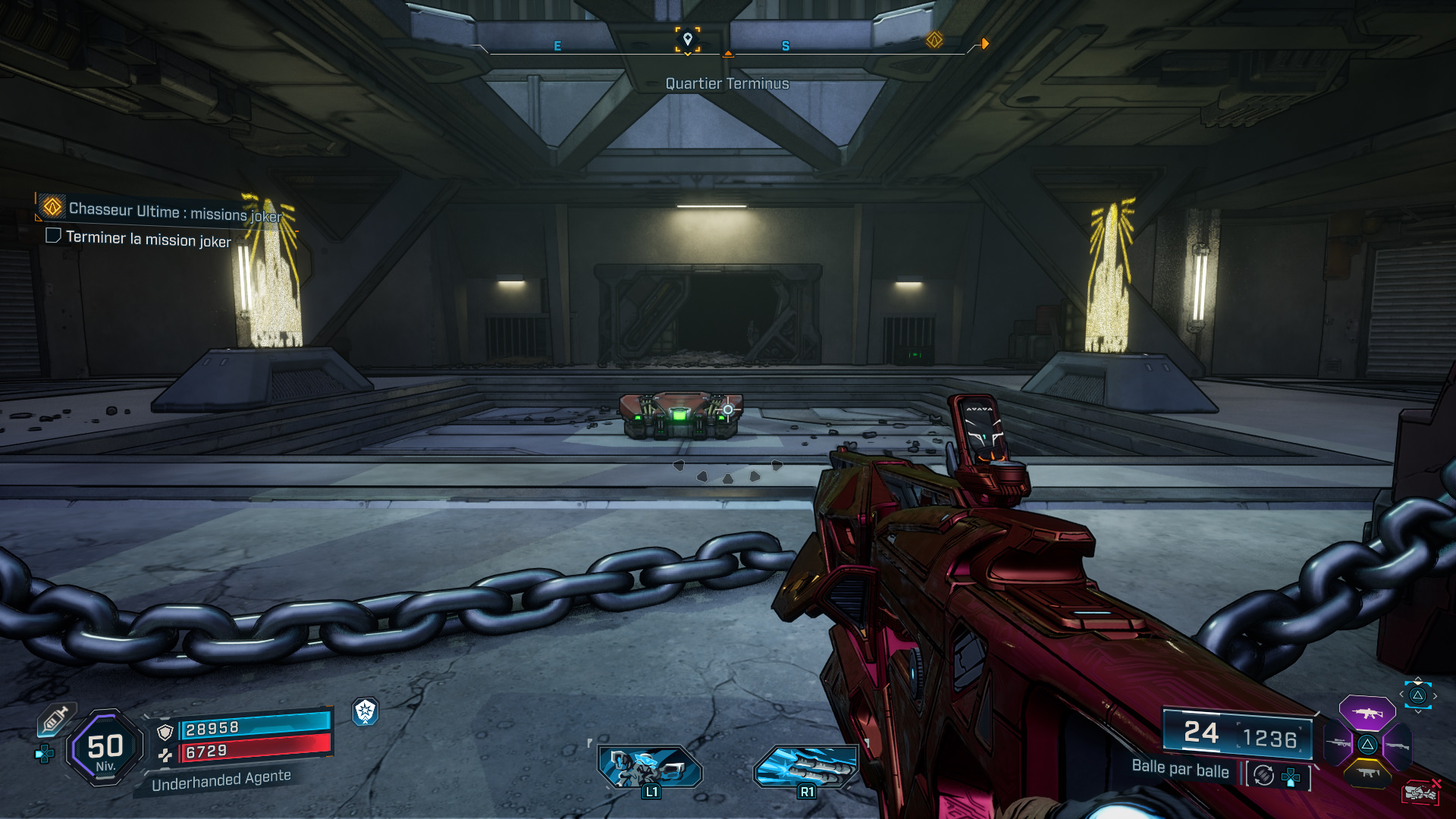Select the yellow SMG weapon slot
1456x819 pixels.
[x=1367, y=773]
